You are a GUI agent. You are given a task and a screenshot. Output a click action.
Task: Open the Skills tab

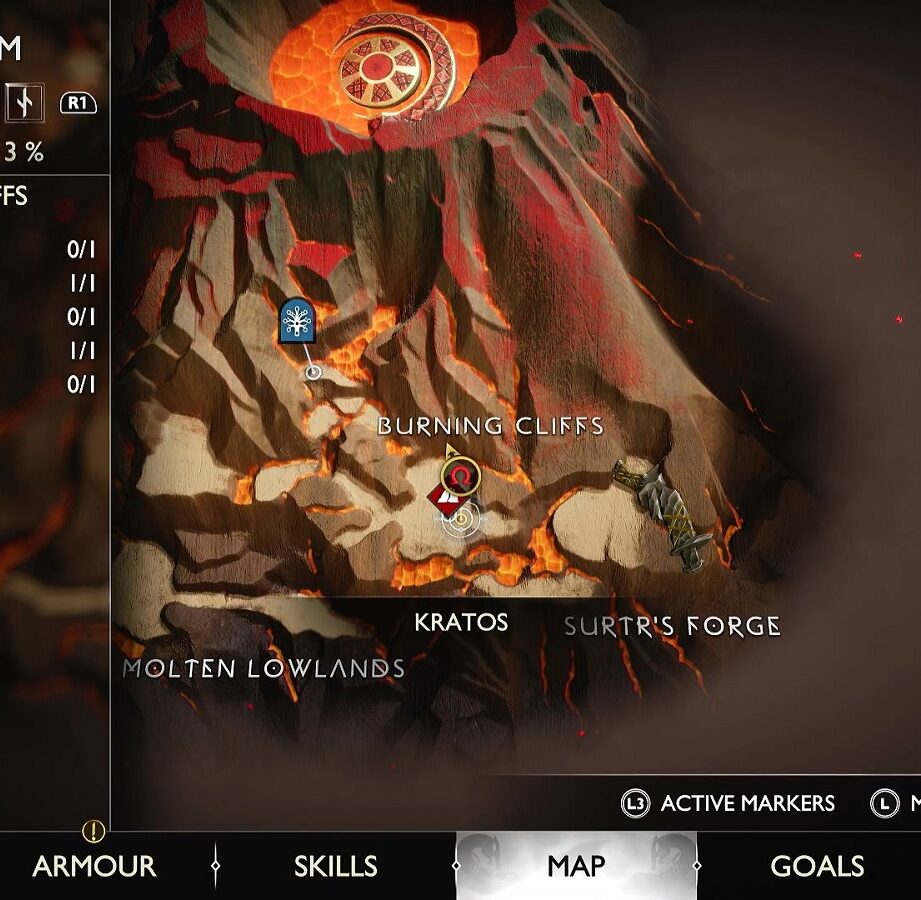tap(335, 865)
